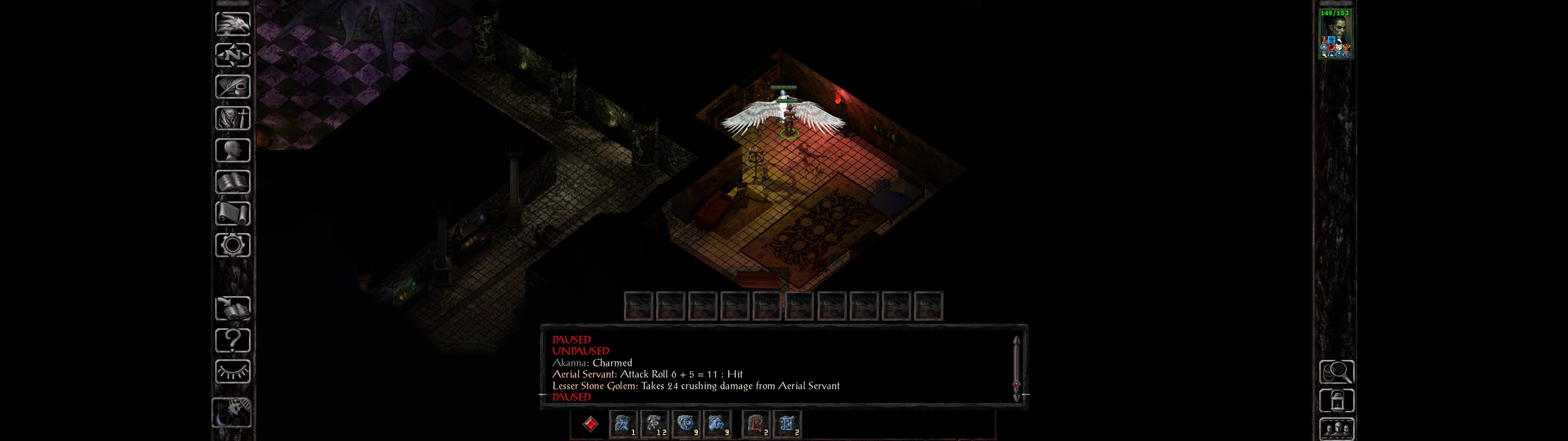
Task: Cast the red rune spell with count 2
Action: point(756,424)
